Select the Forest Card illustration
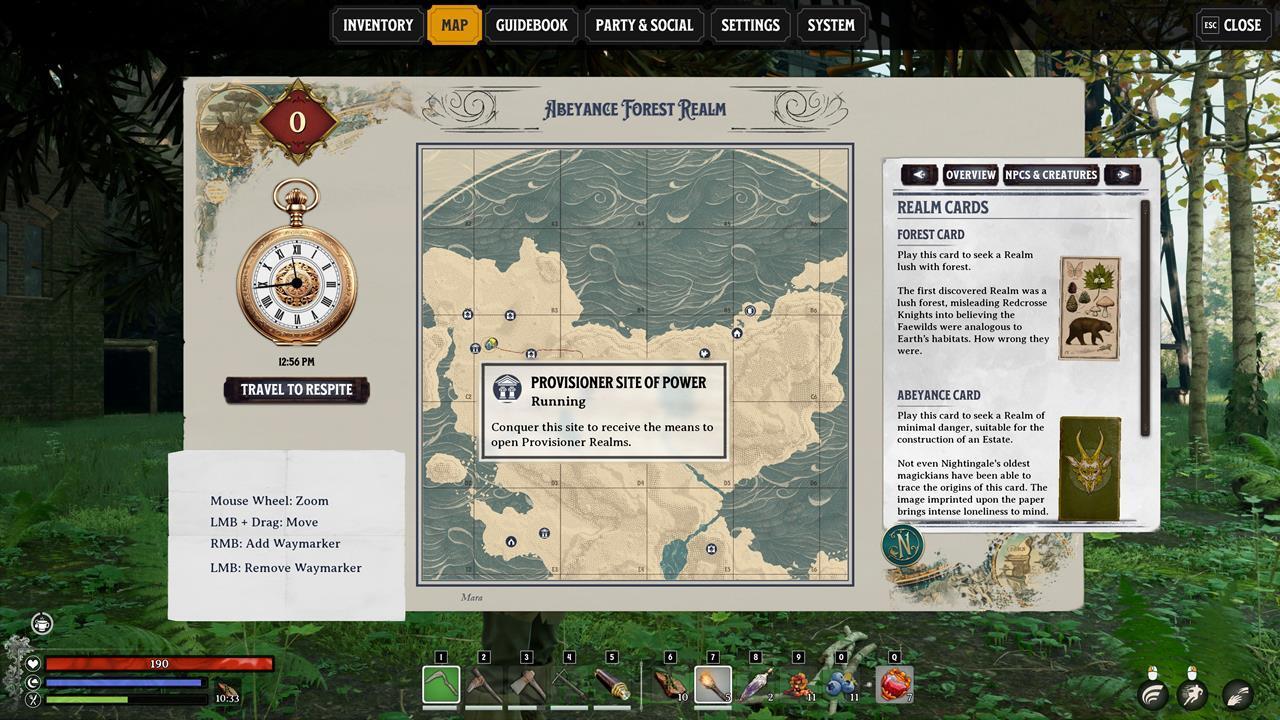This screenshot has width=1280, height=720. click(1089, 308)
